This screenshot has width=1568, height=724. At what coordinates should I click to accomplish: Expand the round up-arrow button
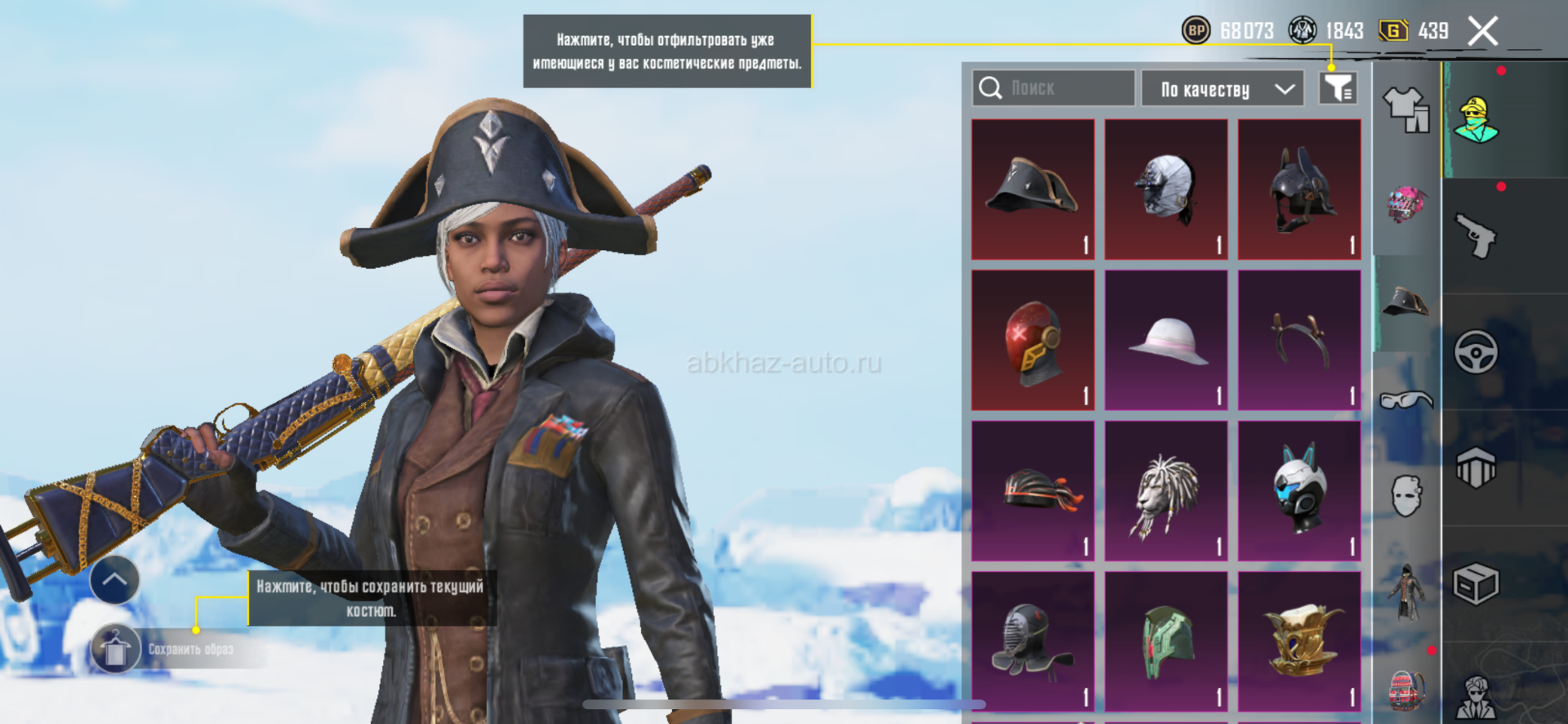coord(114,580)
